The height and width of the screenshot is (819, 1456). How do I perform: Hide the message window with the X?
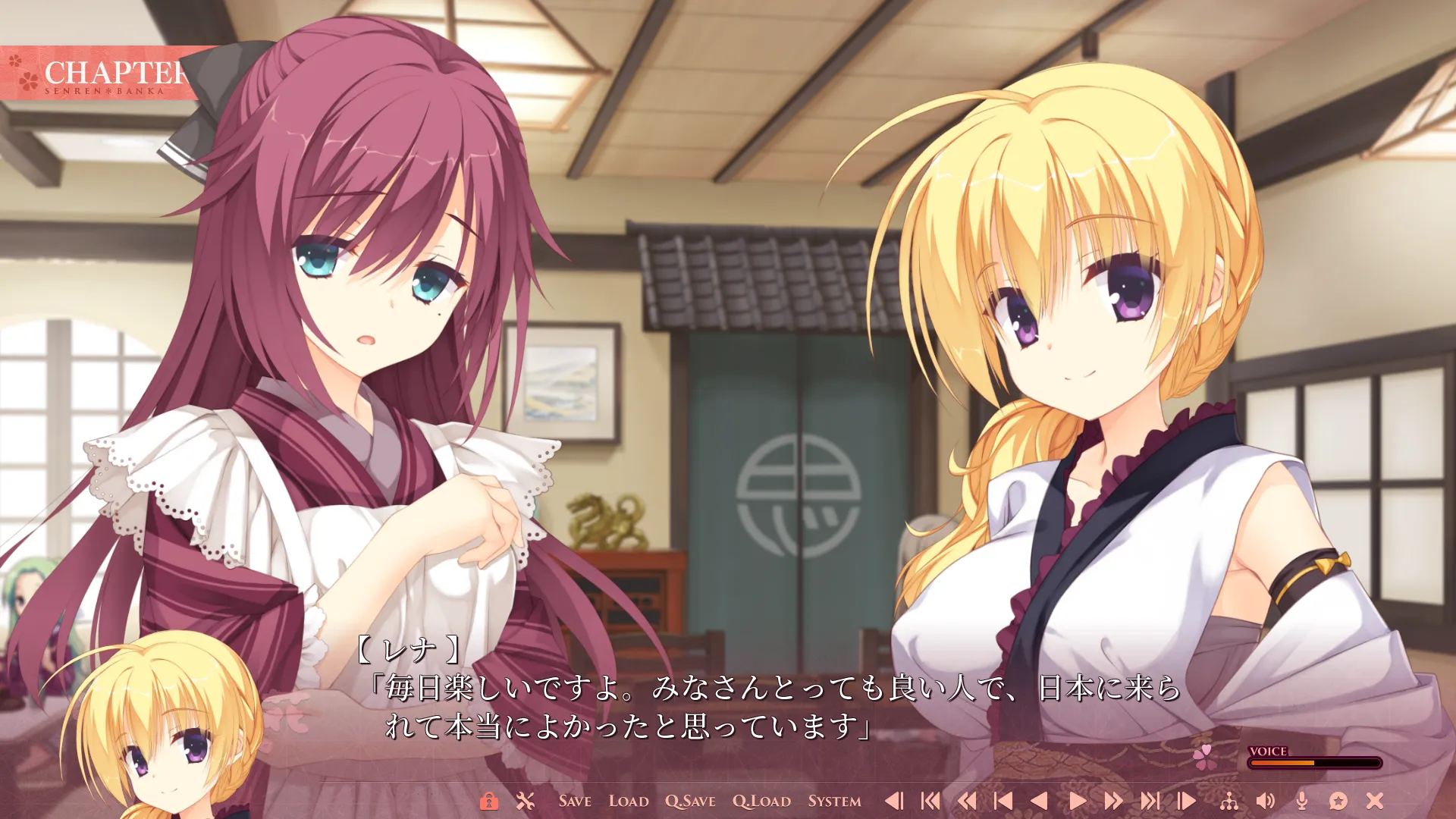(x=1375, y=801)
